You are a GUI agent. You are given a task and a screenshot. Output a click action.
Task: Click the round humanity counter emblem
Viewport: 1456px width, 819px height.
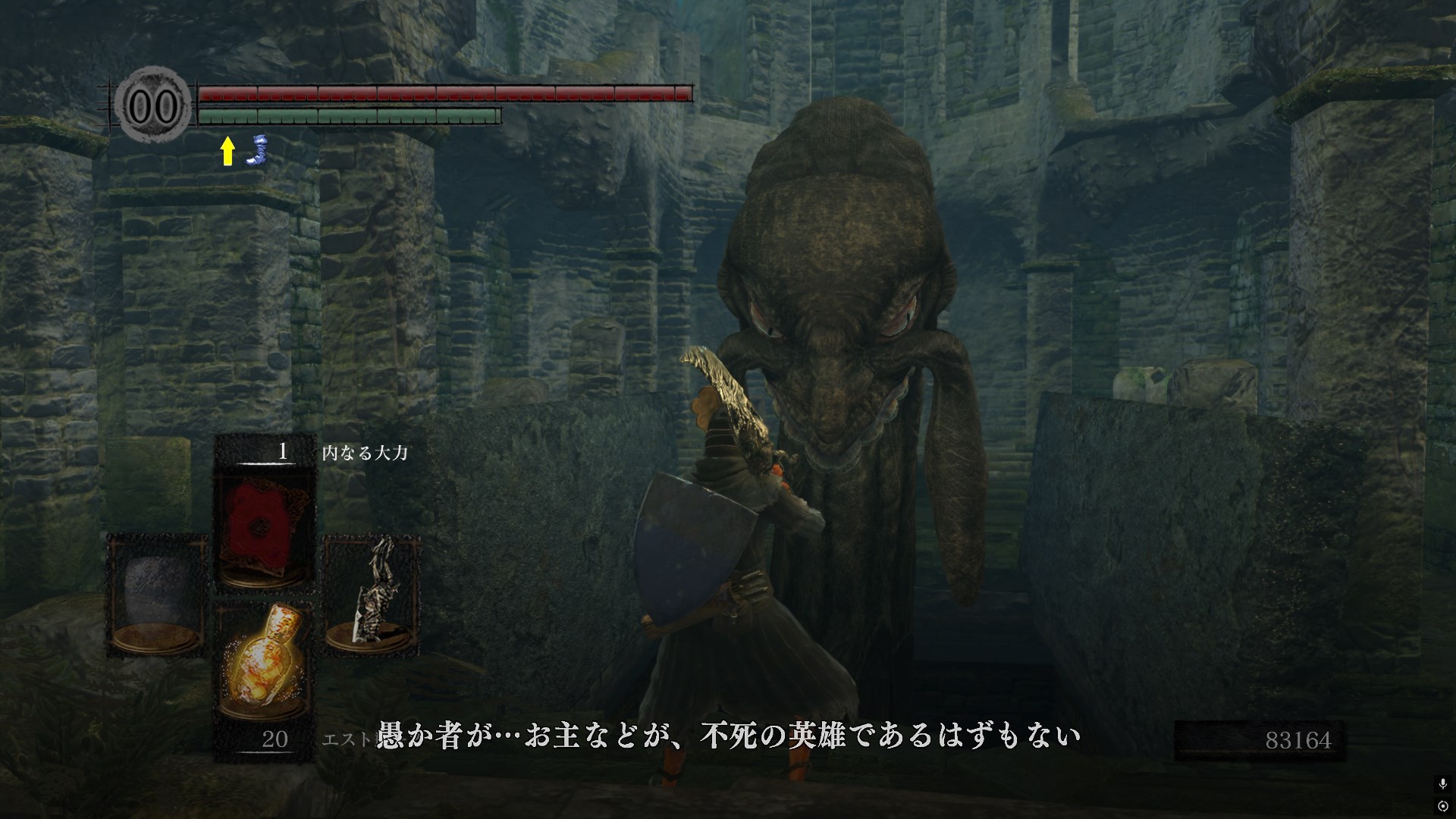point(153,107)
